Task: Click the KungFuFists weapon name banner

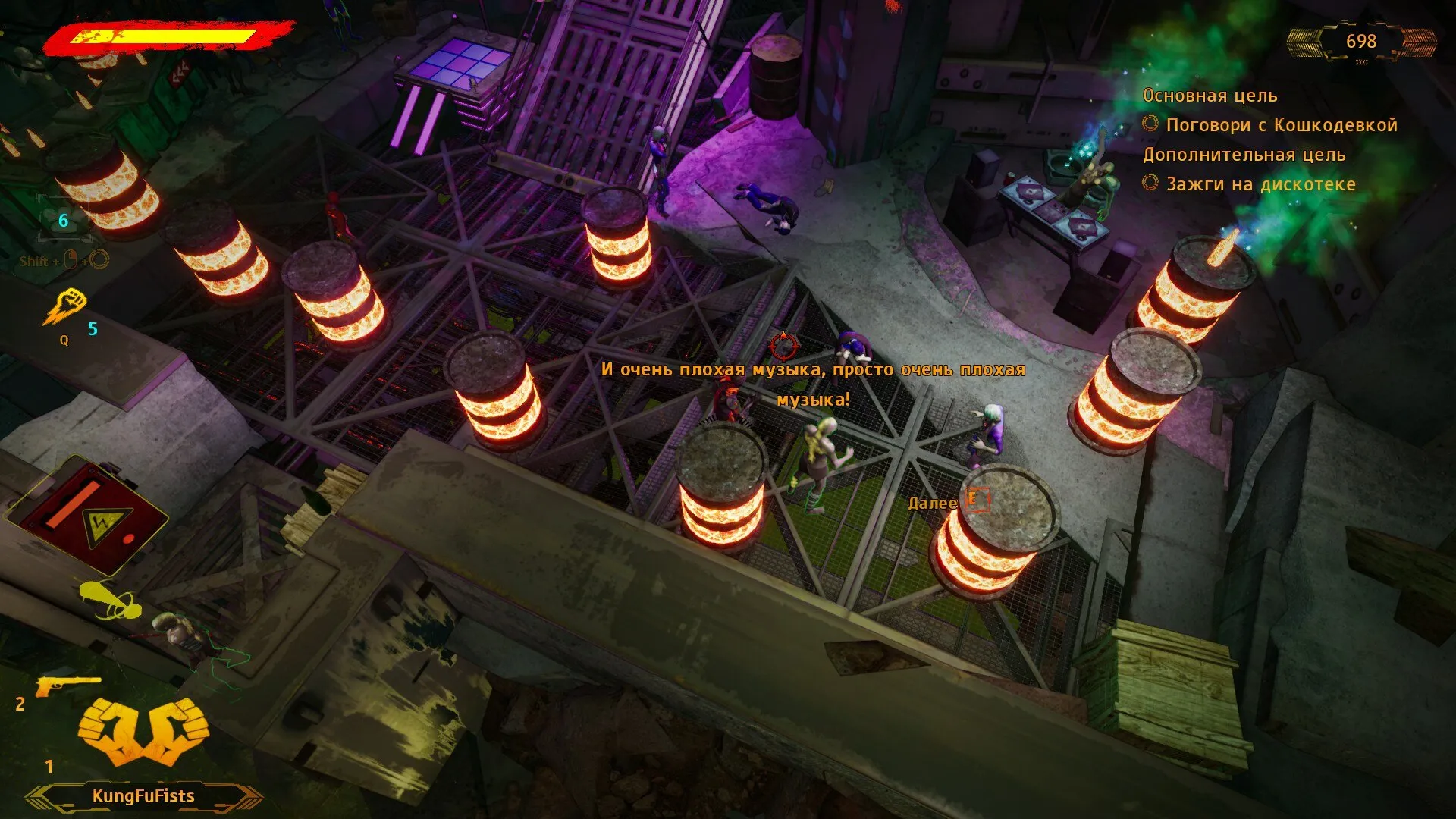Action: tap(143, 796)
